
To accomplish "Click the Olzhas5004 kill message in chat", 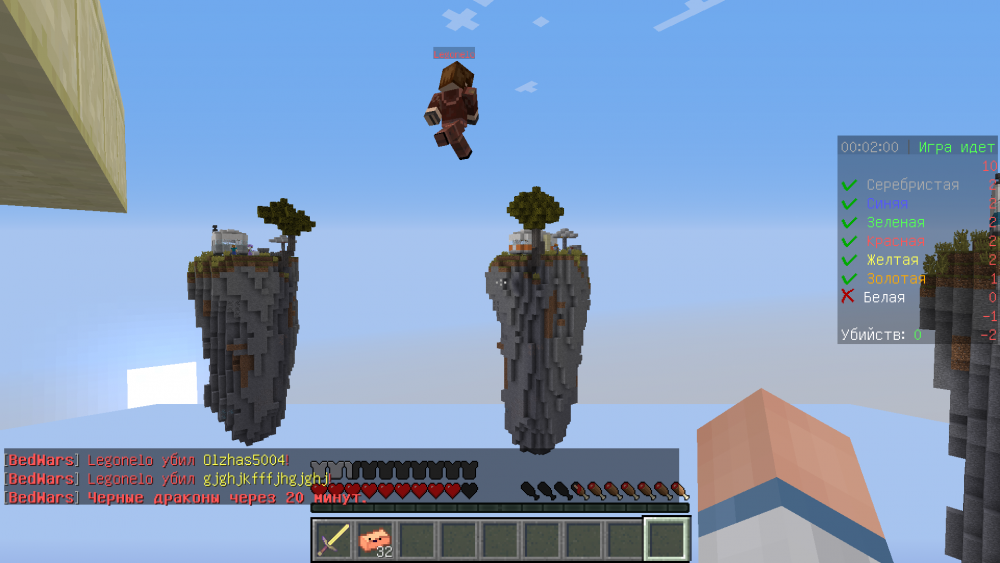I will click(x=145, y=460).
